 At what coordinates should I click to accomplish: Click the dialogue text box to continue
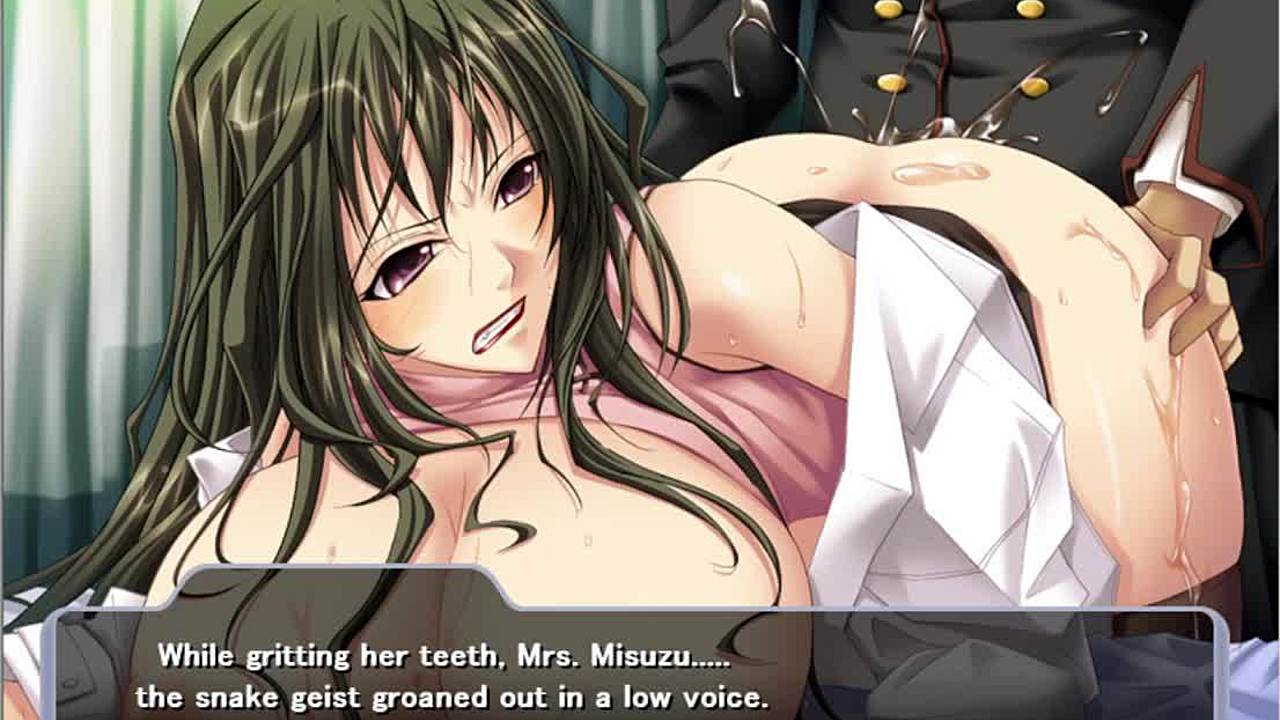640,670
